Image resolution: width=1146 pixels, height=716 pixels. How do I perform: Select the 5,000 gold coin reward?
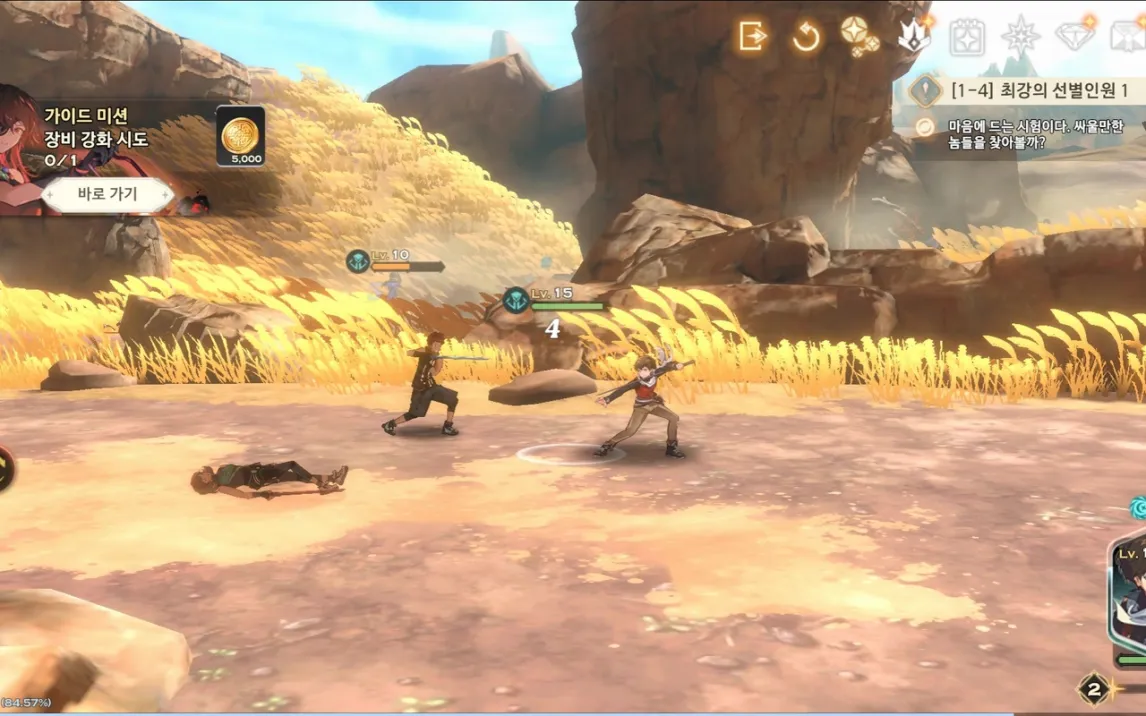click(241, 135)
